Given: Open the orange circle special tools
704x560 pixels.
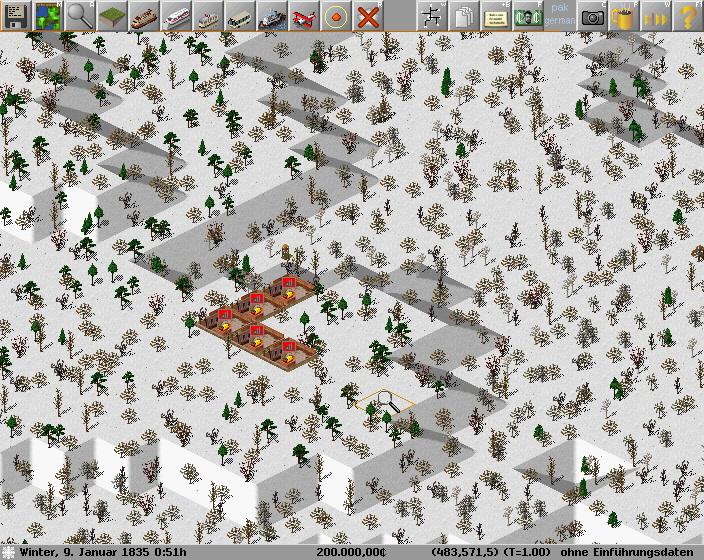Looking at the screenshot, I should (336, 15).
